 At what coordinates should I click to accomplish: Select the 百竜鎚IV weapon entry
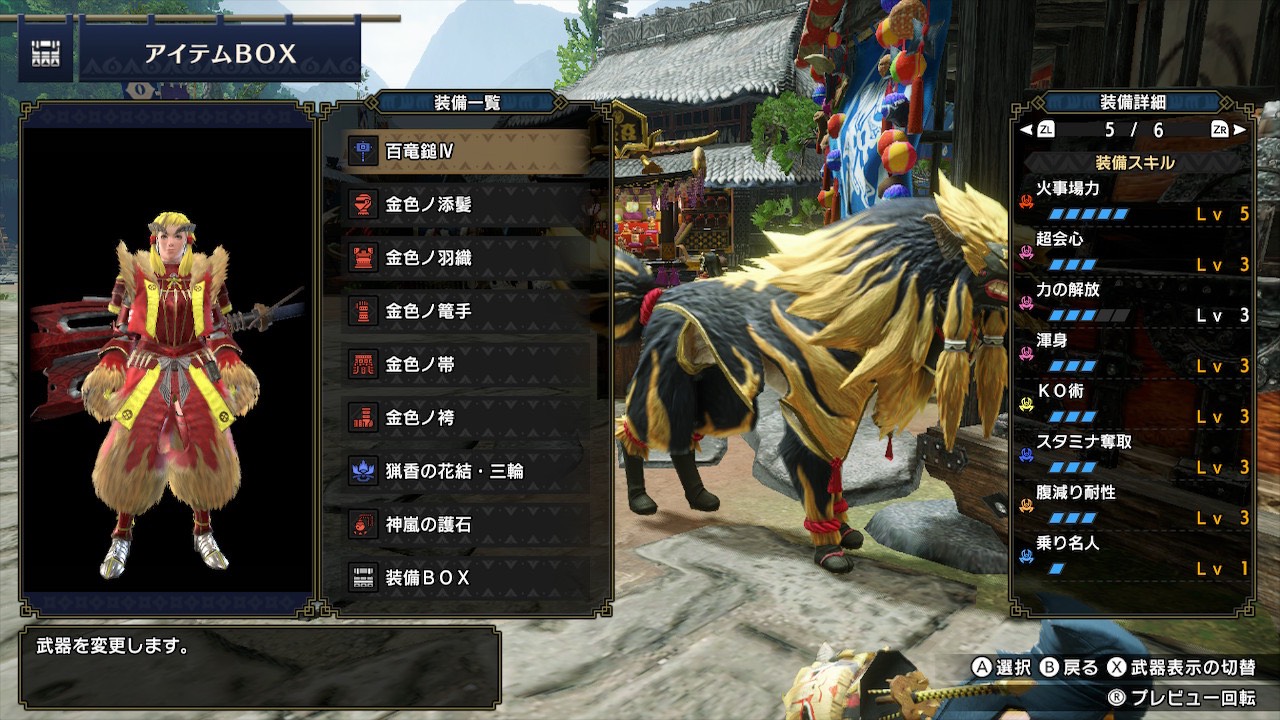click(x=466, y=151)
